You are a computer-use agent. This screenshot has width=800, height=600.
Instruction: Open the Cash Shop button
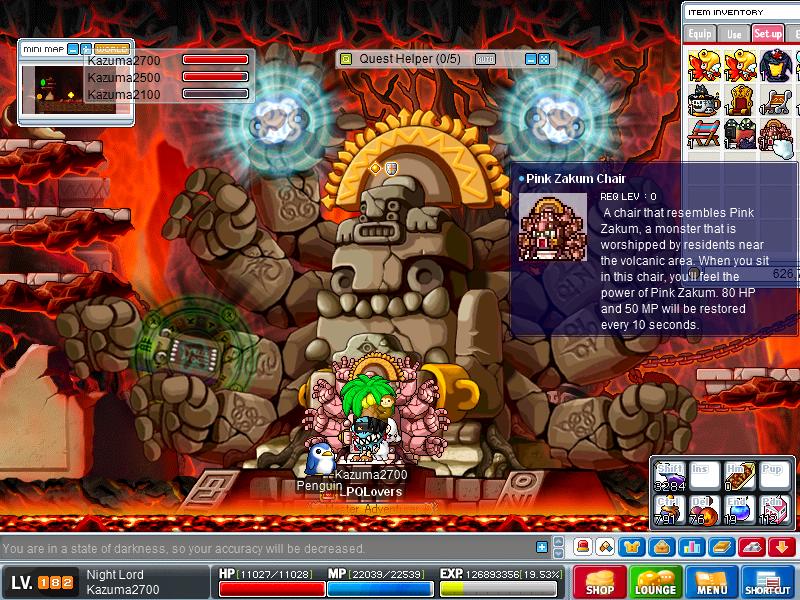tap(599, 582)
